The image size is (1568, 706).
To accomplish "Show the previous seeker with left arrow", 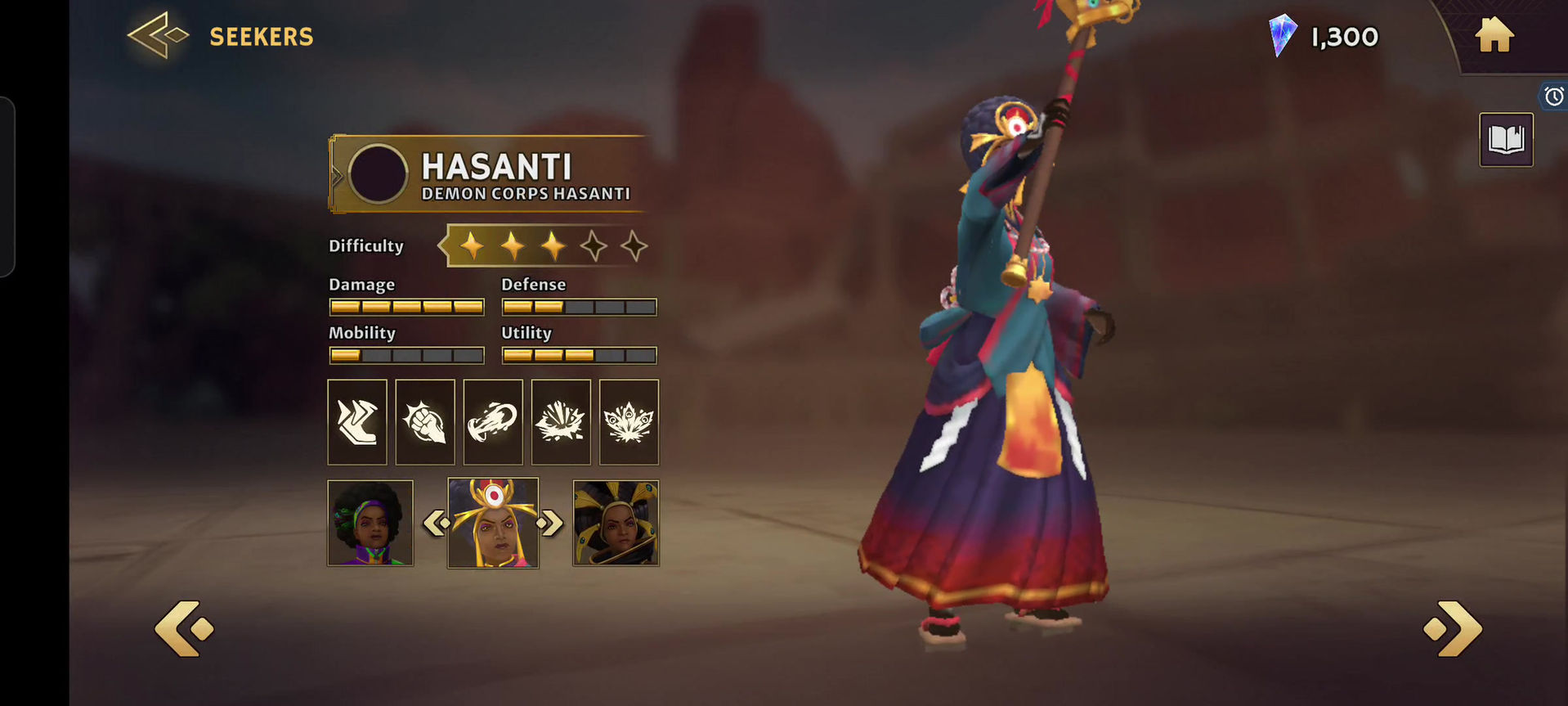I will pyautogui.click(x=184, y=628).
